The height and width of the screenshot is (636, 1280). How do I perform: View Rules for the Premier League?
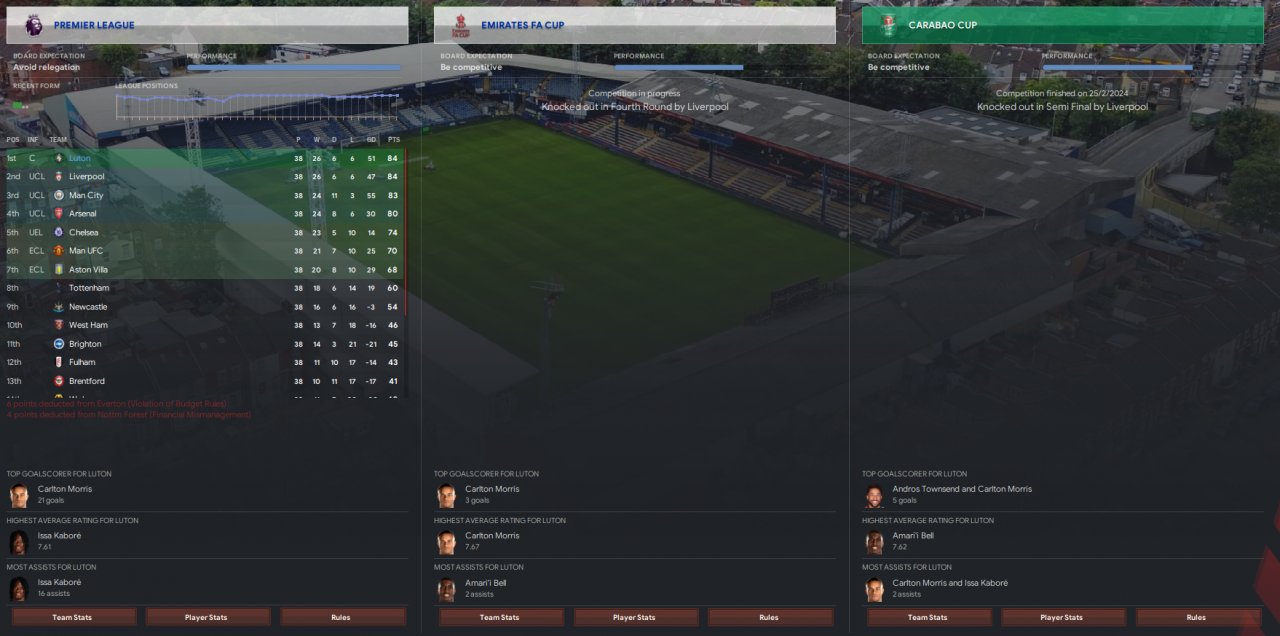[341, 617]
